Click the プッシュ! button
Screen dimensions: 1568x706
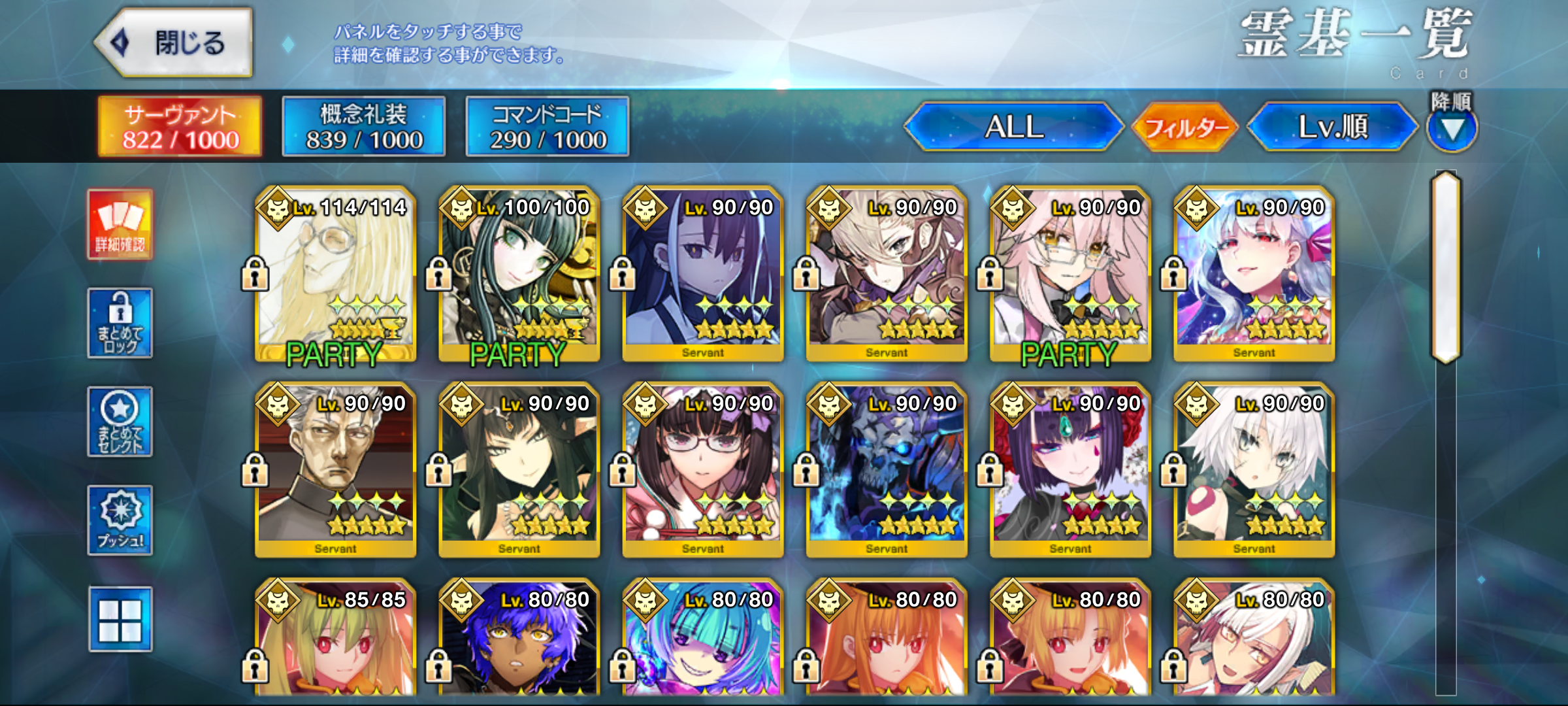pos(120,520)
